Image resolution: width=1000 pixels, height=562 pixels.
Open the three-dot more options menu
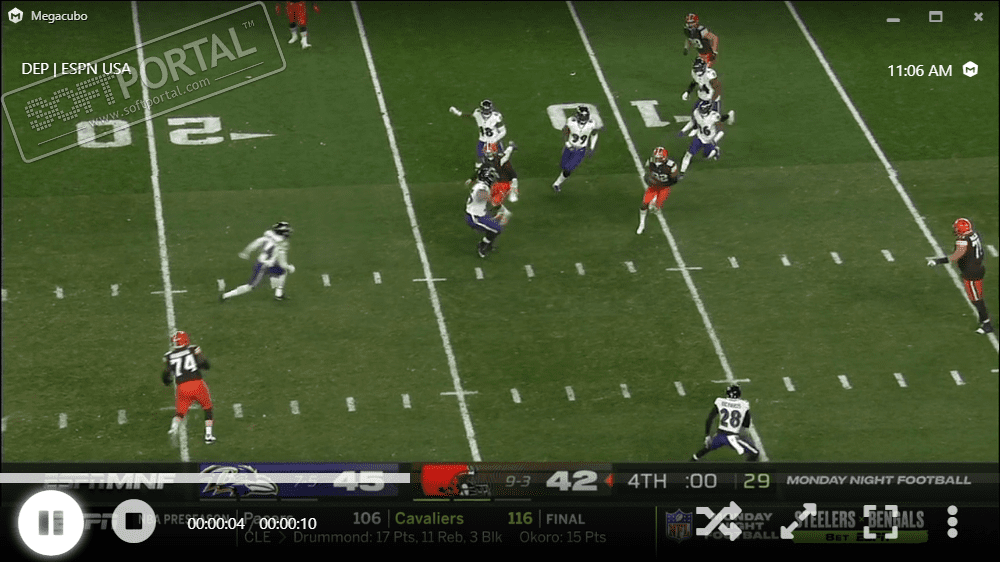pyautogui.click(x=952, y=521)
